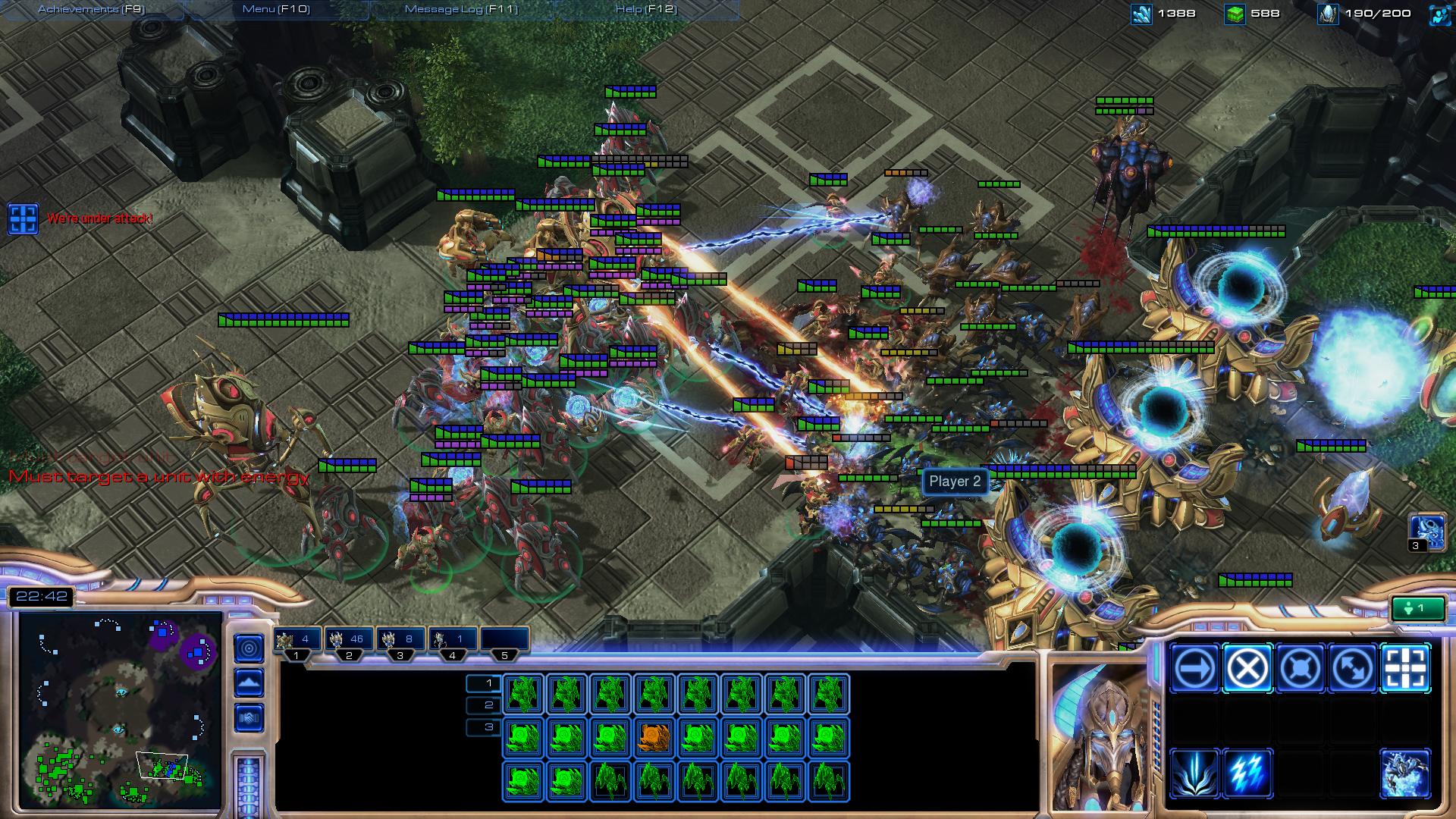Open the Help menu
Image resolution: width=1456 pixels, height=819 pixels.
[x=646, y=9]
